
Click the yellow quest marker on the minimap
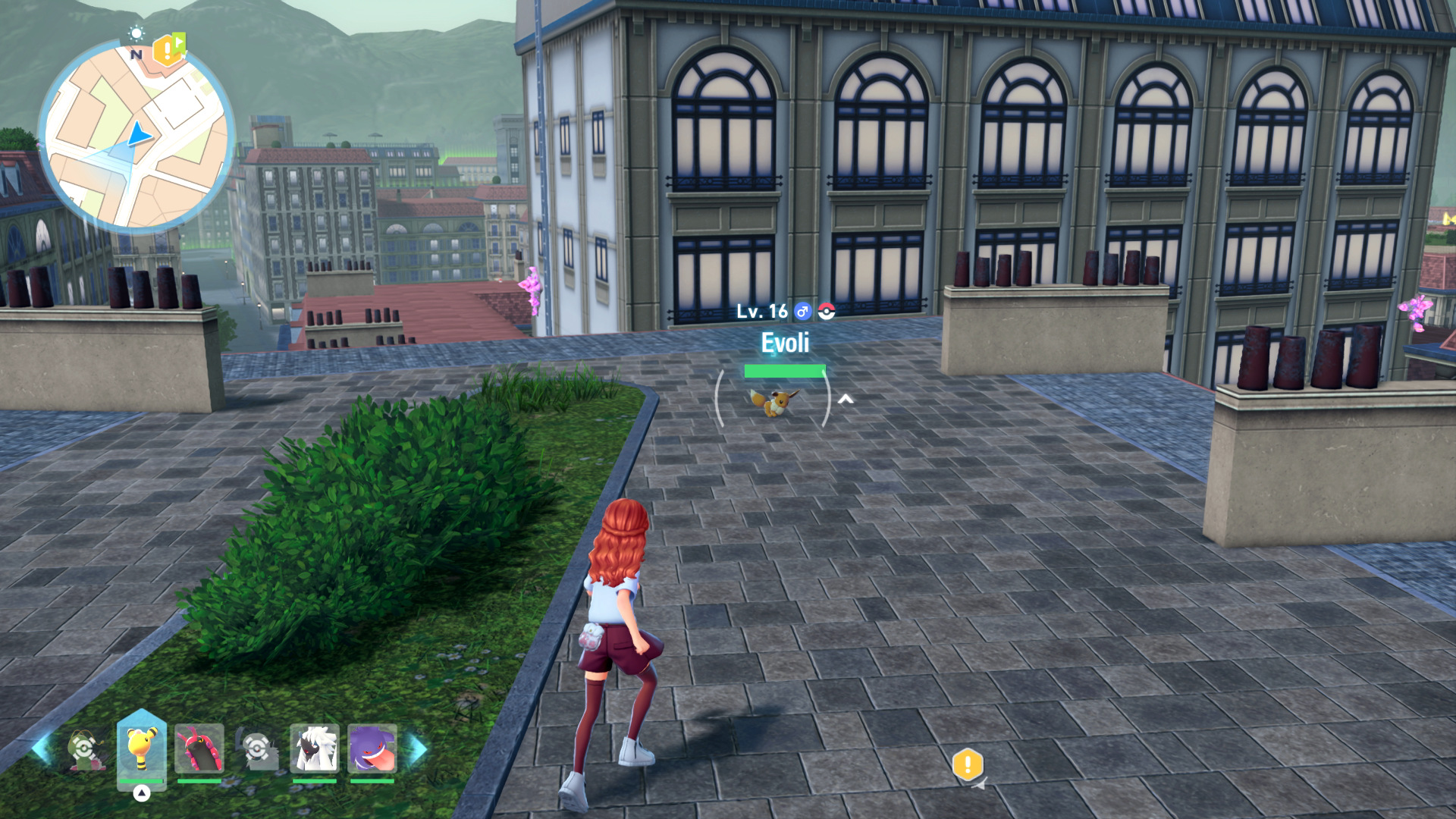coord(168,50)
